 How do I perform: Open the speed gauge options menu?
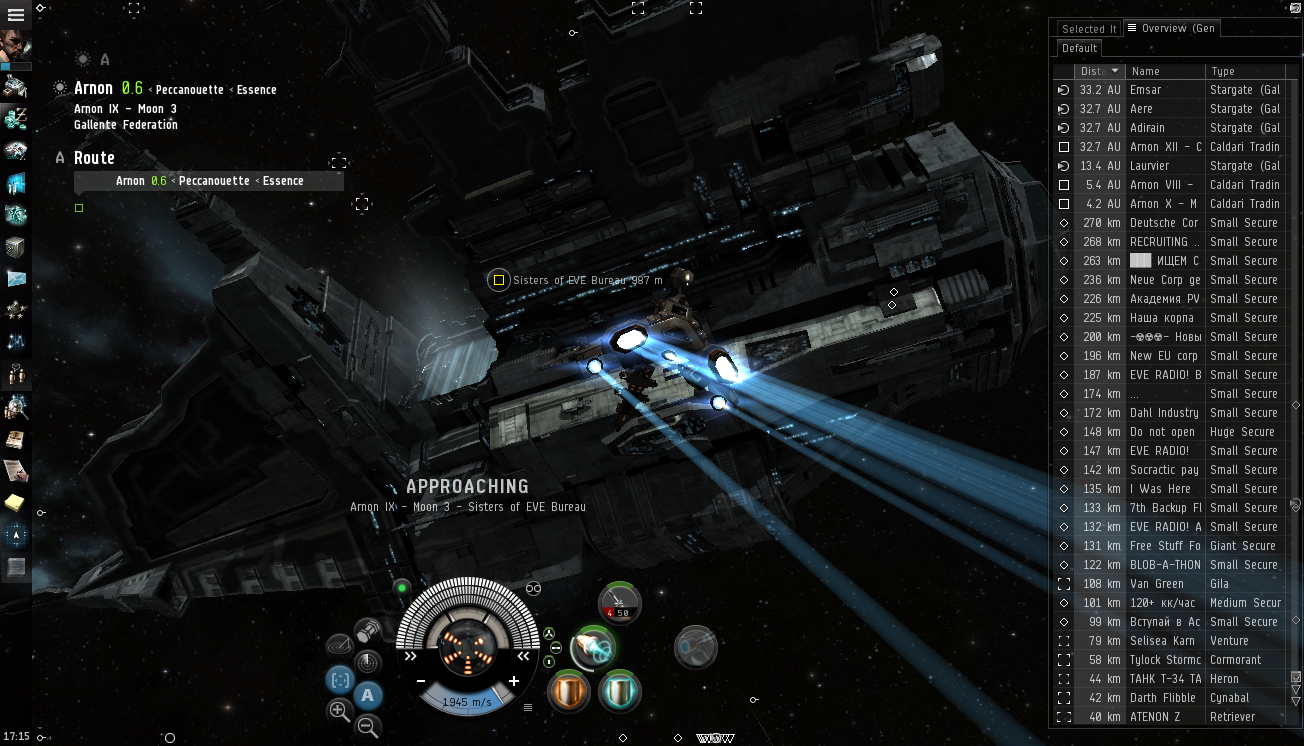(528, 708)
